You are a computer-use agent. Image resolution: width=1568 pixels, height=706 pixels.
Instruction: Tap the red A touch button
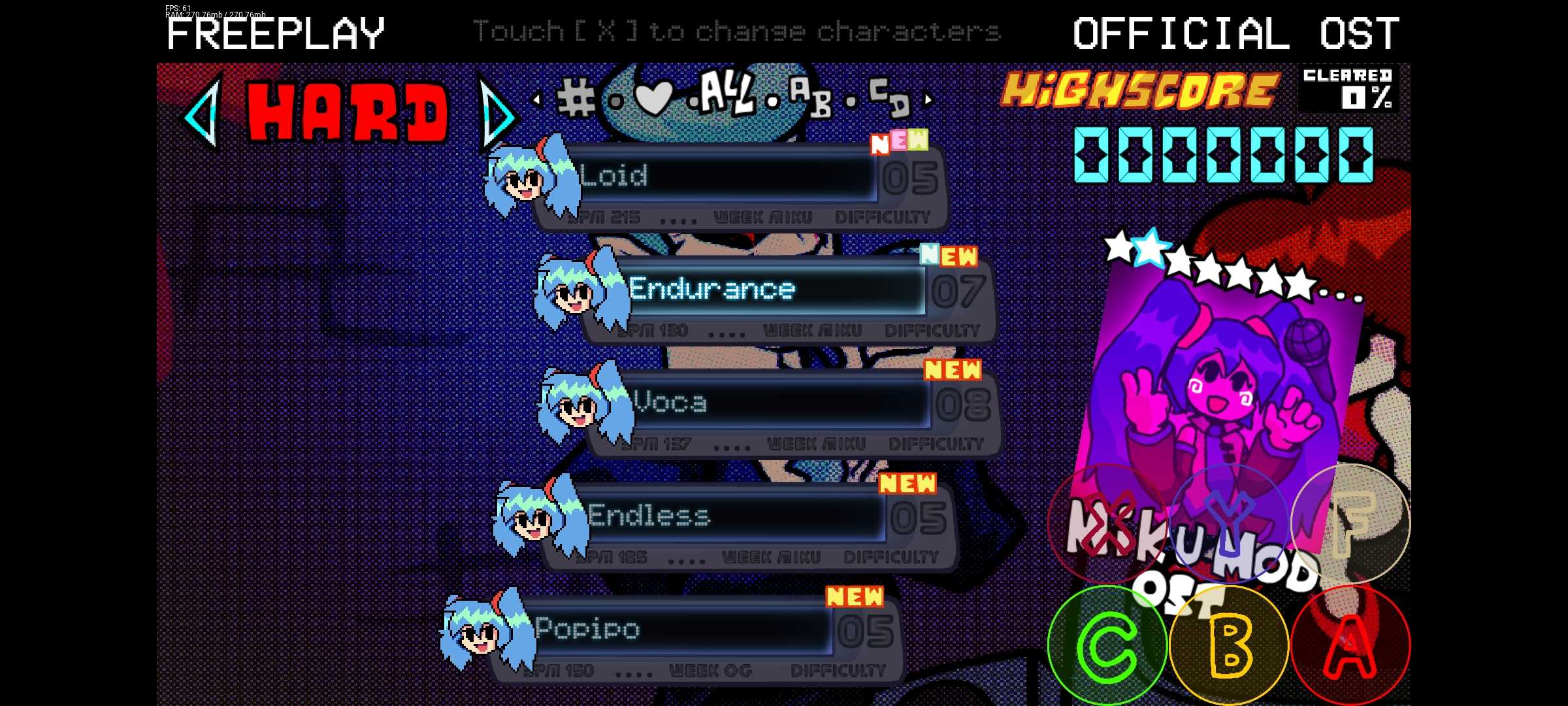(1350, 645)
